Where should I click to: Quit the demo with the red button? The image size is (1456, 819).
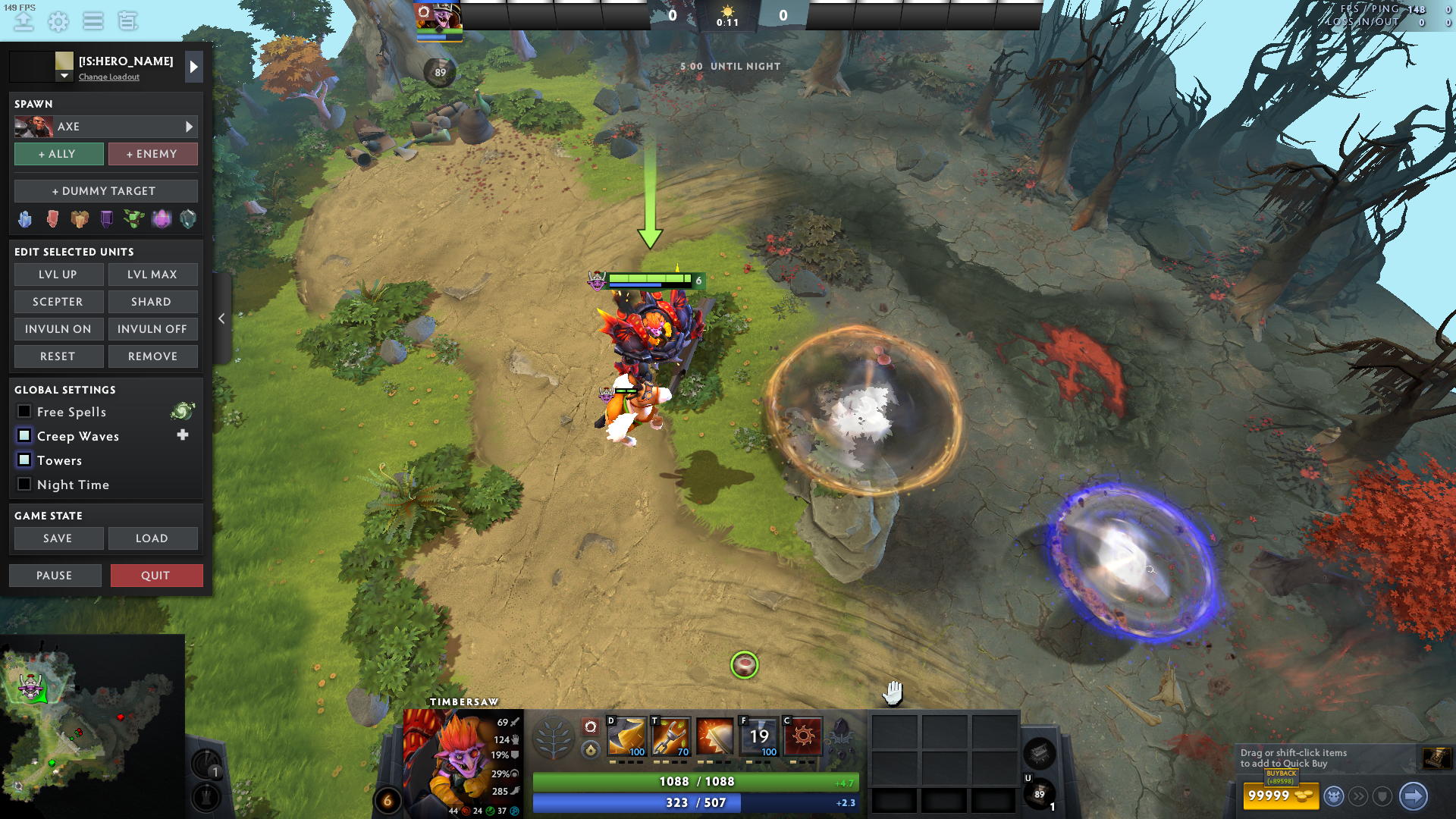point(156,576)
